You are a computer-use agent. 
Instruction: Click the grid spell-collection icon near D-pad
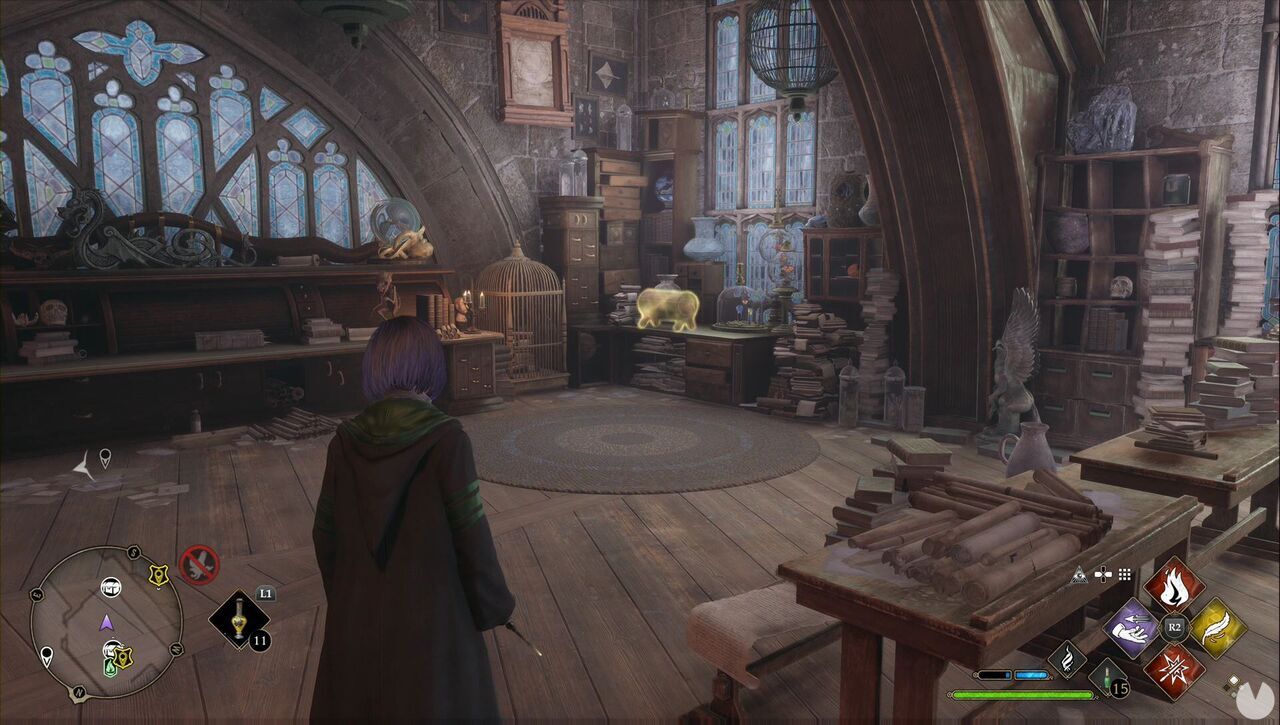coord(1124,574)
